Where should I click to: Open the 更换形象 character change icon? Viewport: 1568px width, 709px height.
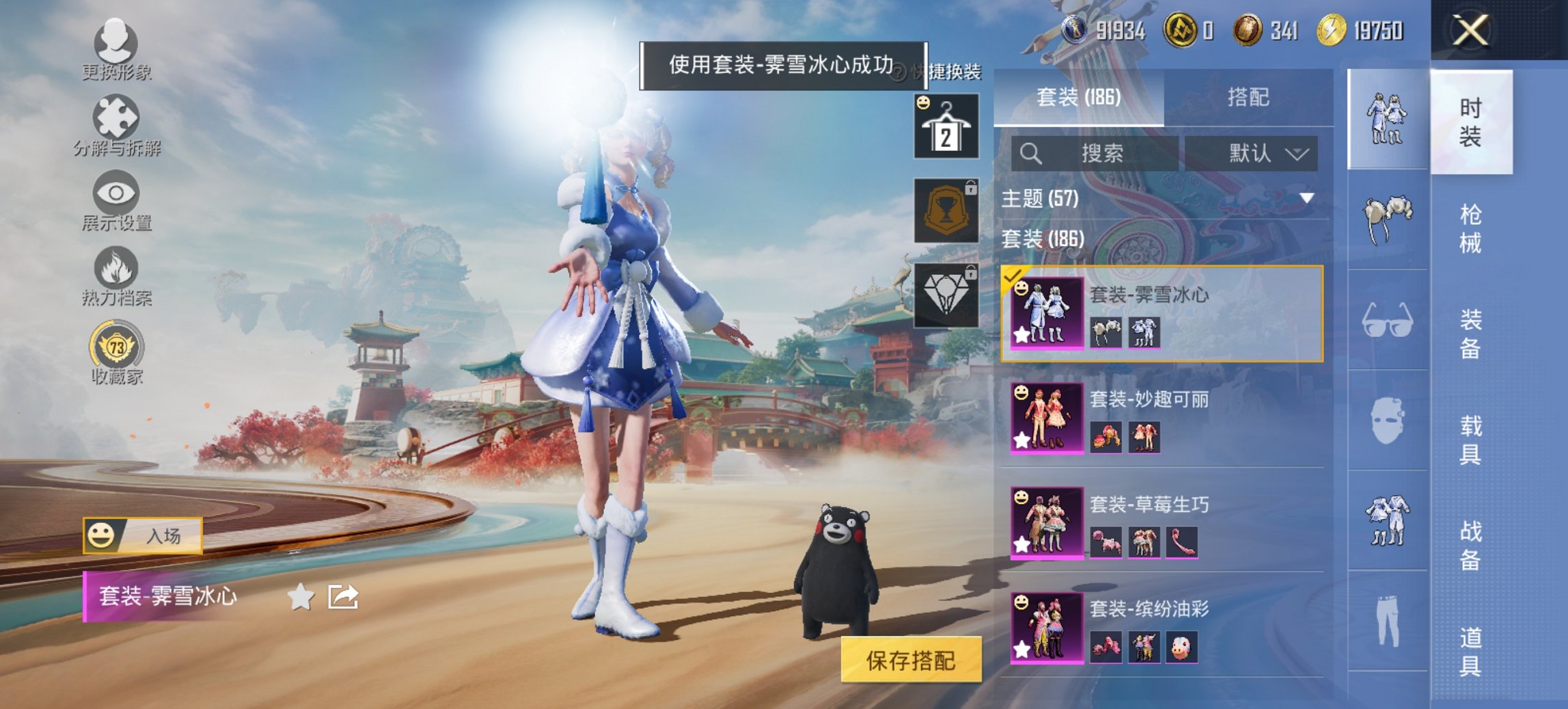(x=116, y=44)
